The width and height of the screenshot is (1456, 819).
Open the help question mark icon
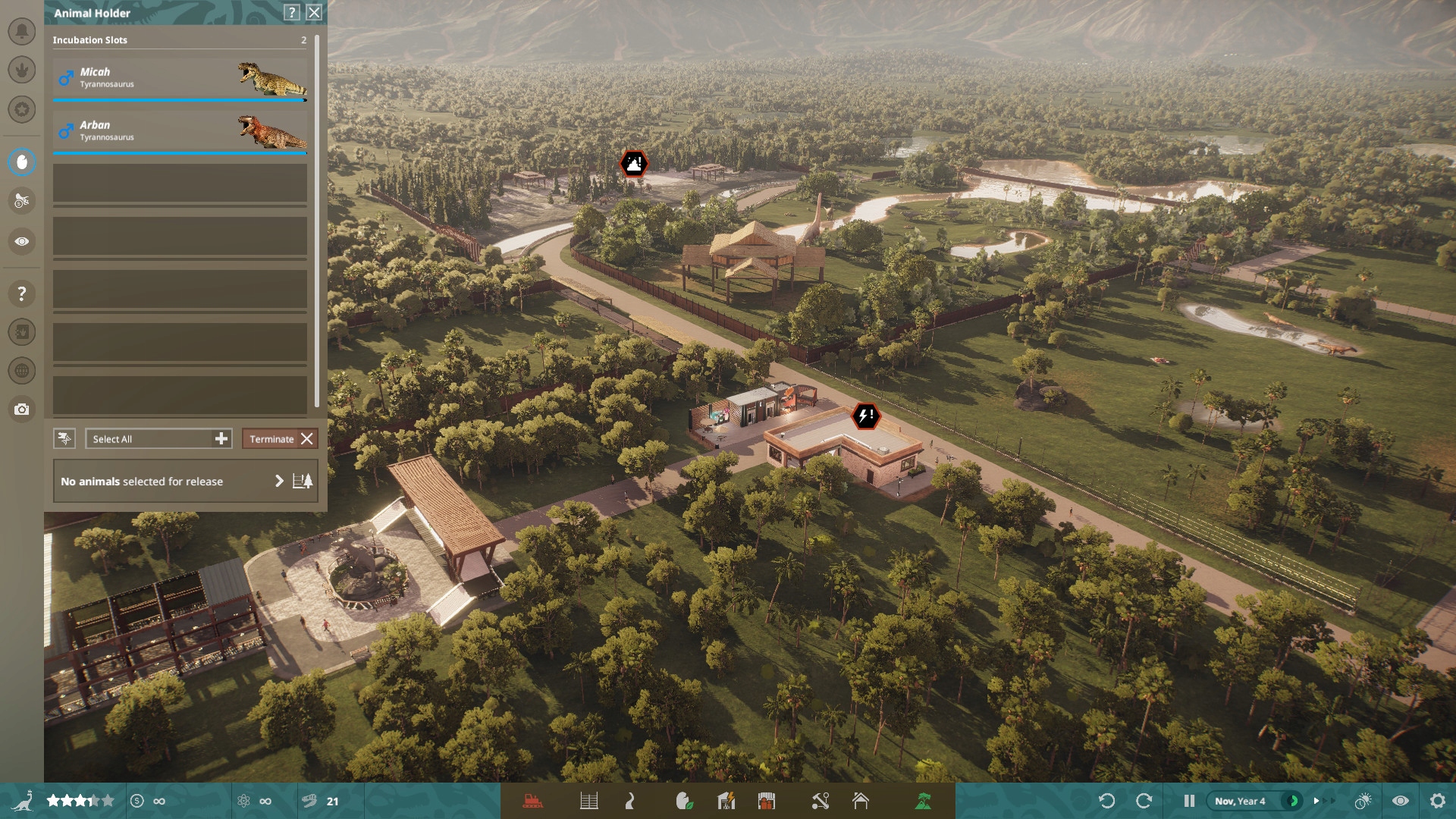pos(22,294)
